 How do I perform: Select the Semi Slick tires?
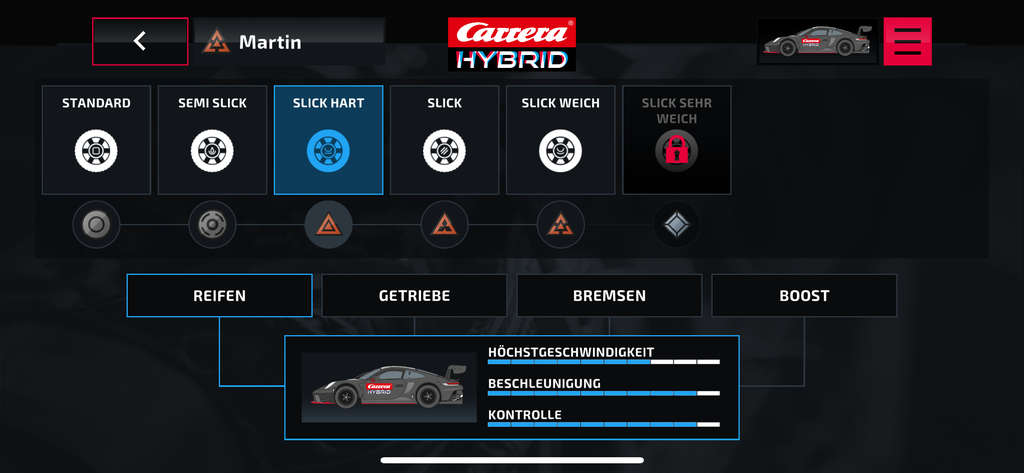(212, 139)
